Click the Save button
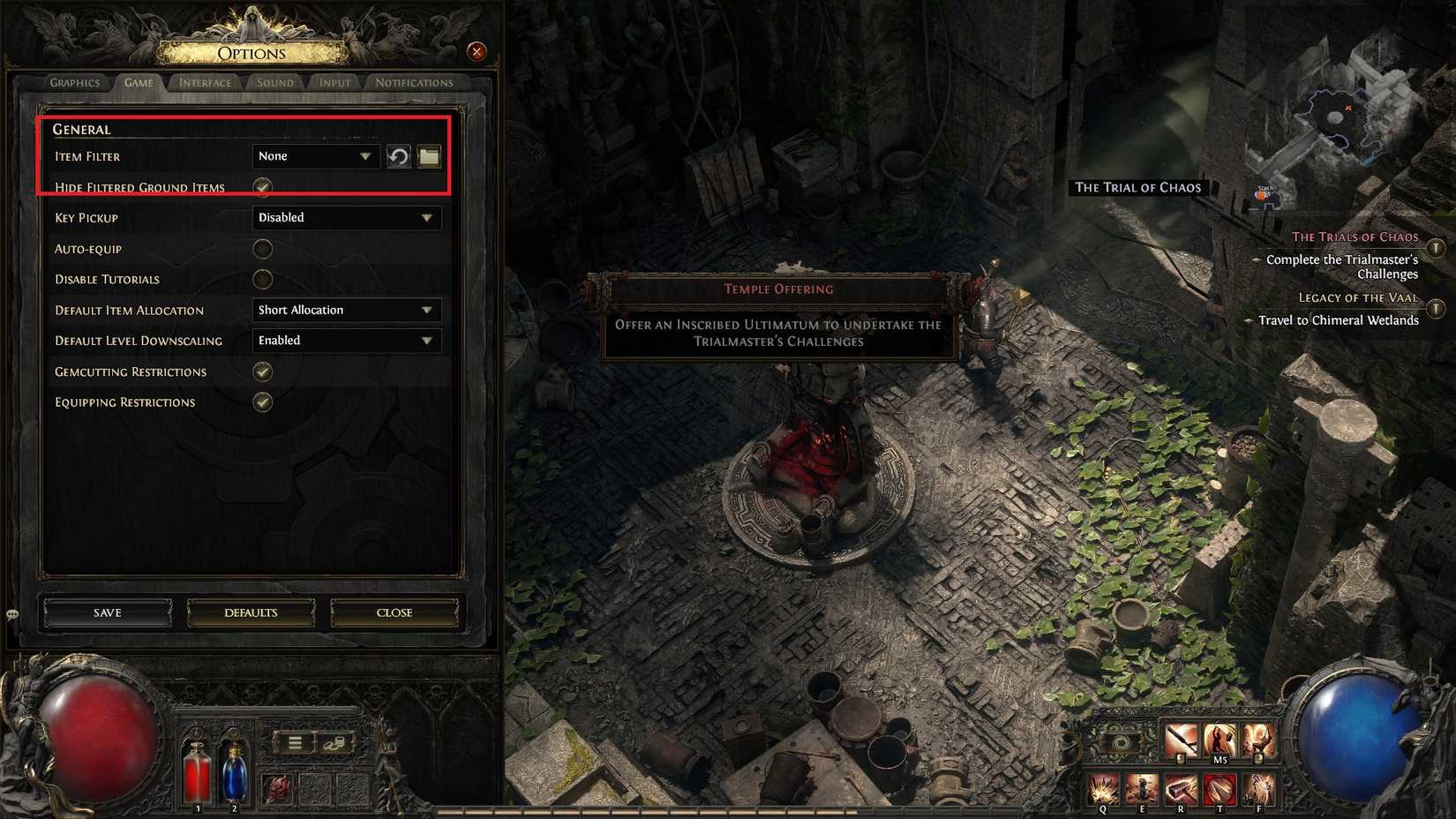The width and height of the screenshot is (1456, 819). [x=106, y=612]
